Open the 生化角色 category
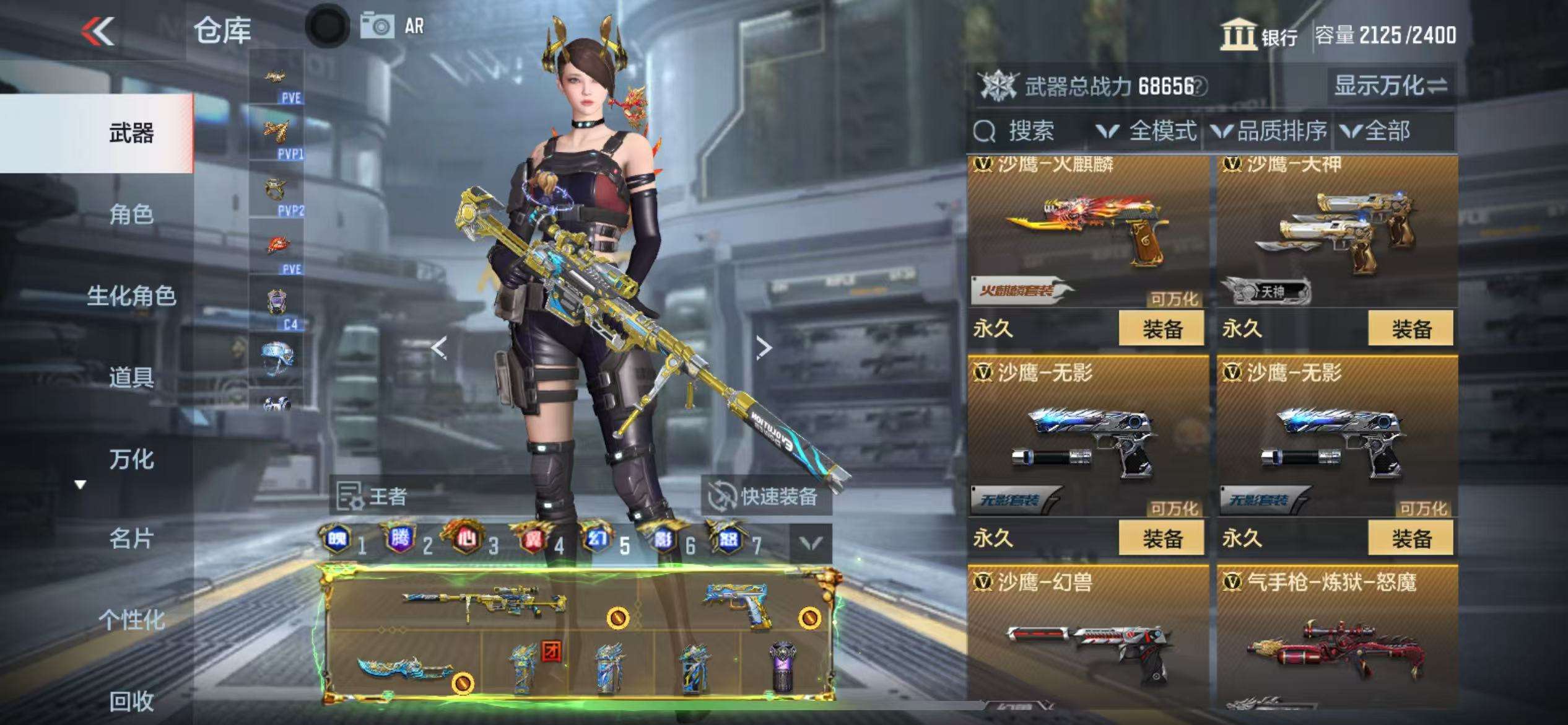The image size is (1568, 725). [131, 296]
